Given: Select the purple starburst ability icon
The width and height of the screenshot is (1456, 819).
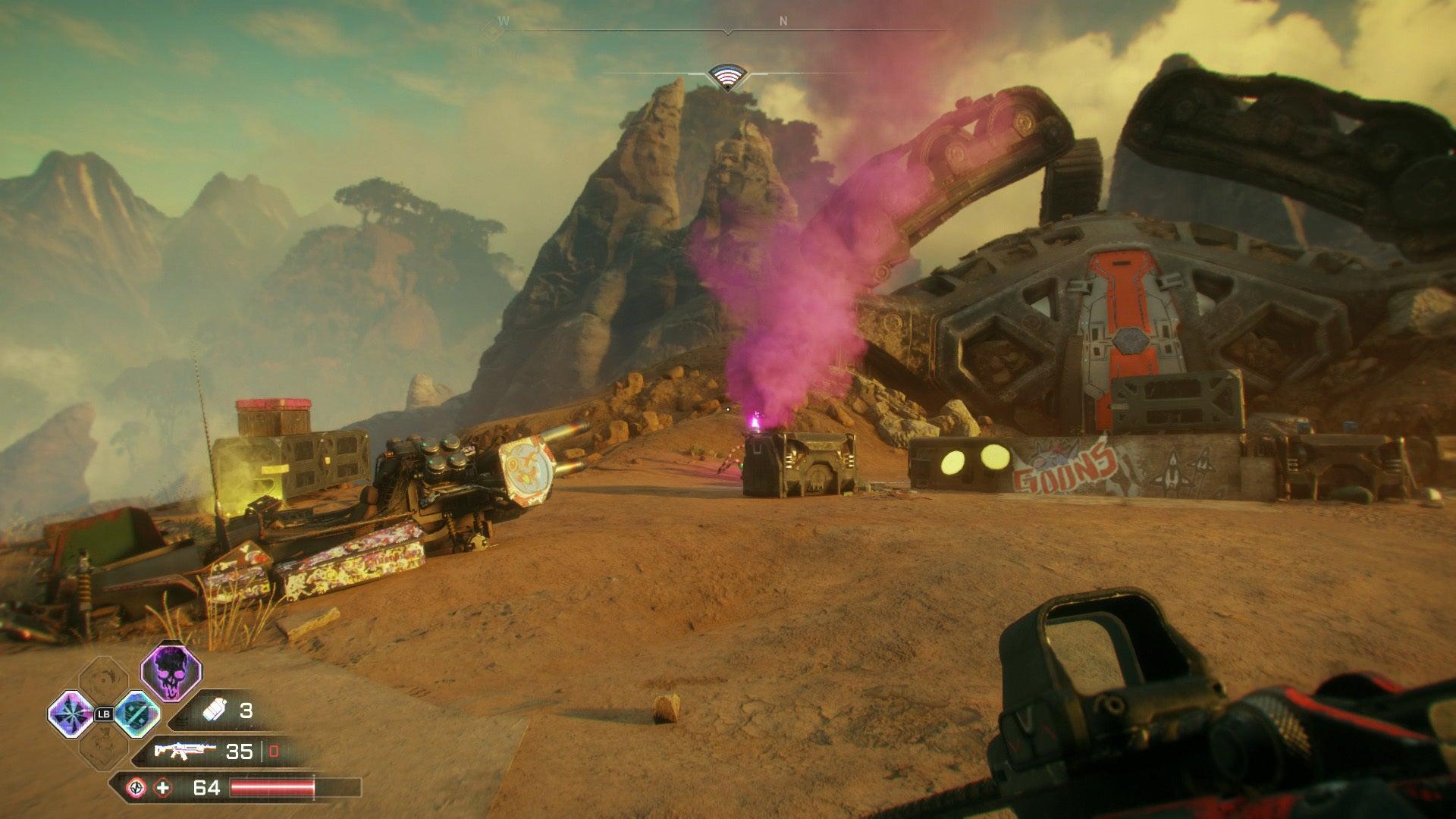Looking at the screenshot, I should click(x=70, y=713).
